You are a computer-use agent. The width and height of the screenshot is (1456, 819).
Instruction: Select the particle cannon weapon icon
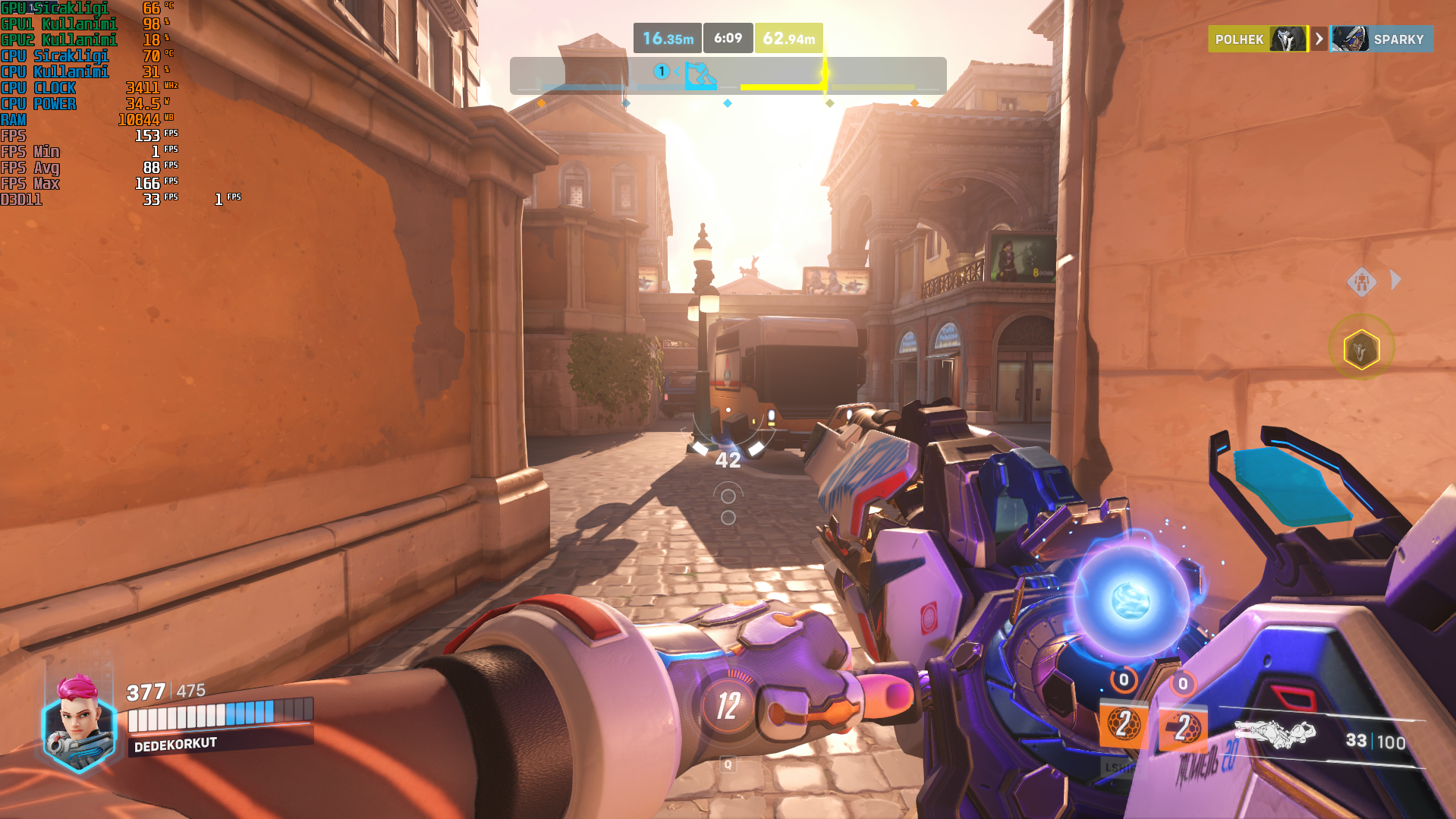[1275, 732]
